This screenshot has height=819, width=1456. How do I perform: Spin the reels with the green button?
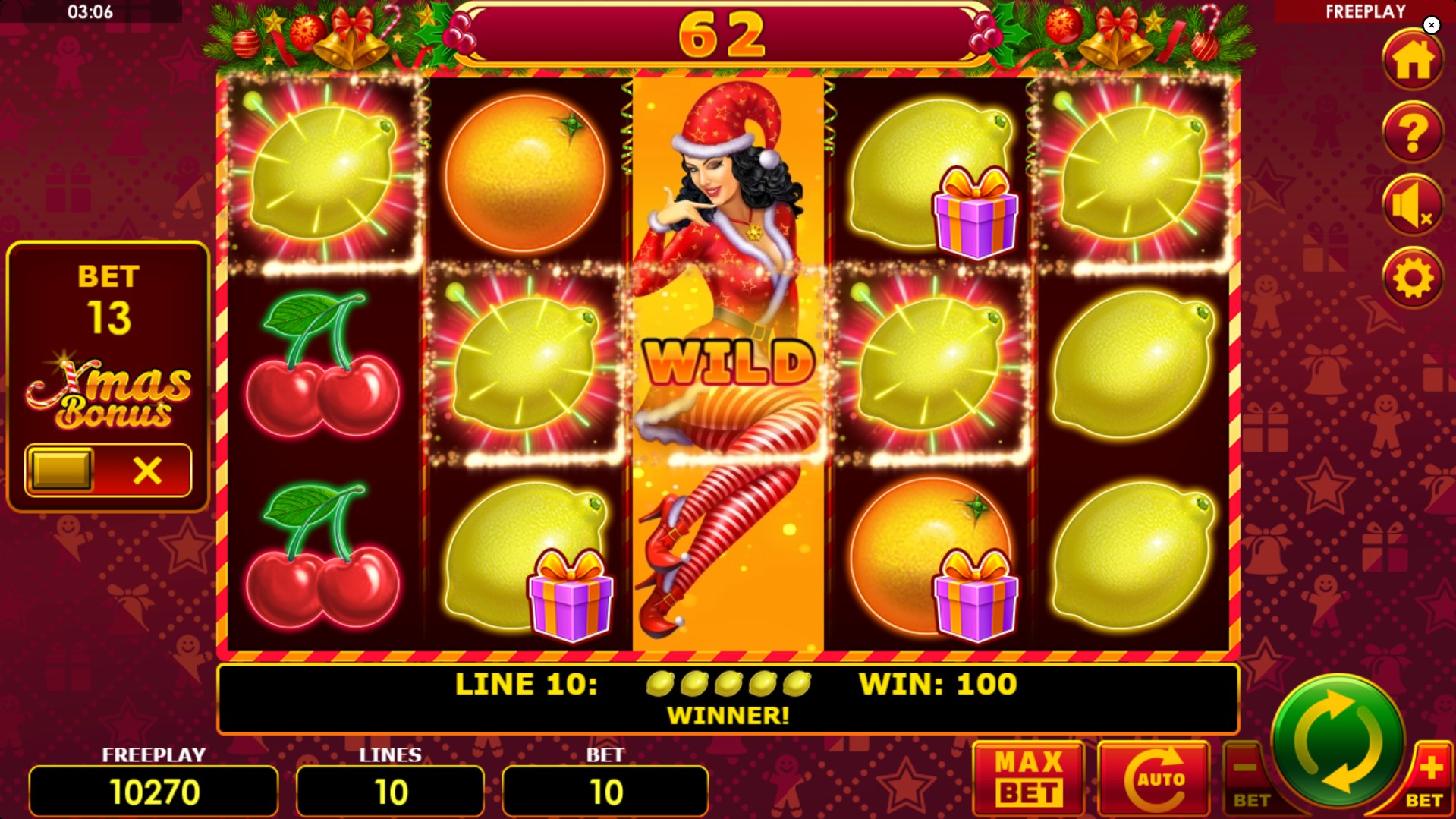(x=1337, y=740)
